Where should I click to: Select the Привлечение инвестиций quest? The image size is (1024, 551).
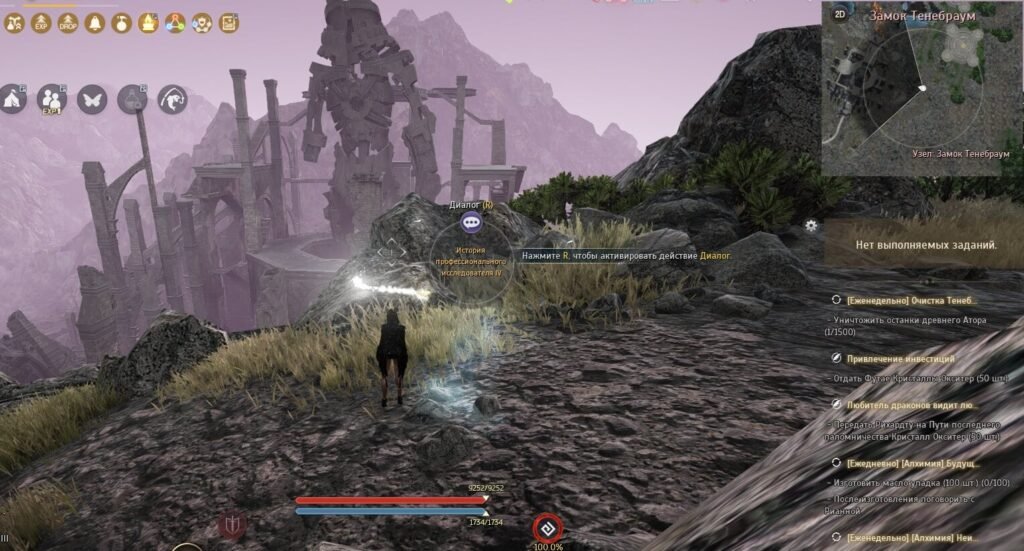[900, 358]
